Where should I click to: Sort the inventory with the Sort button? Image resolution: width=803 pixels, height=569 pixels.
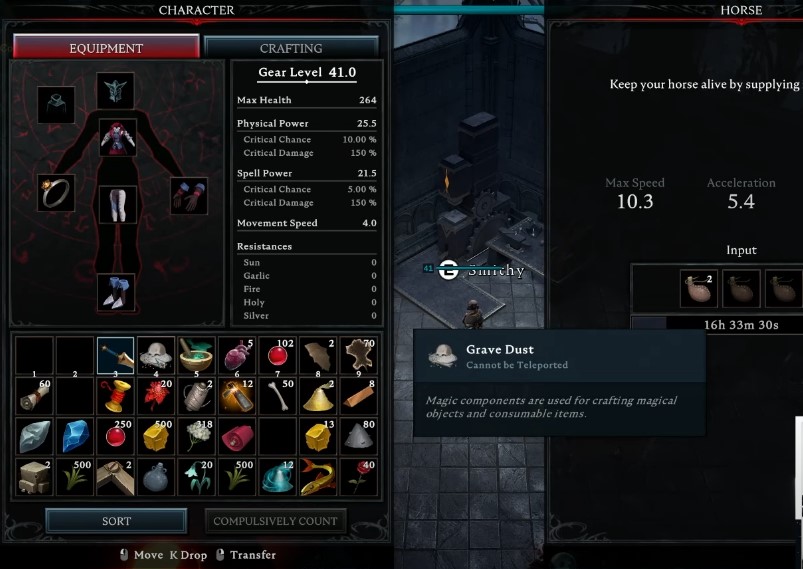point(116,521)
